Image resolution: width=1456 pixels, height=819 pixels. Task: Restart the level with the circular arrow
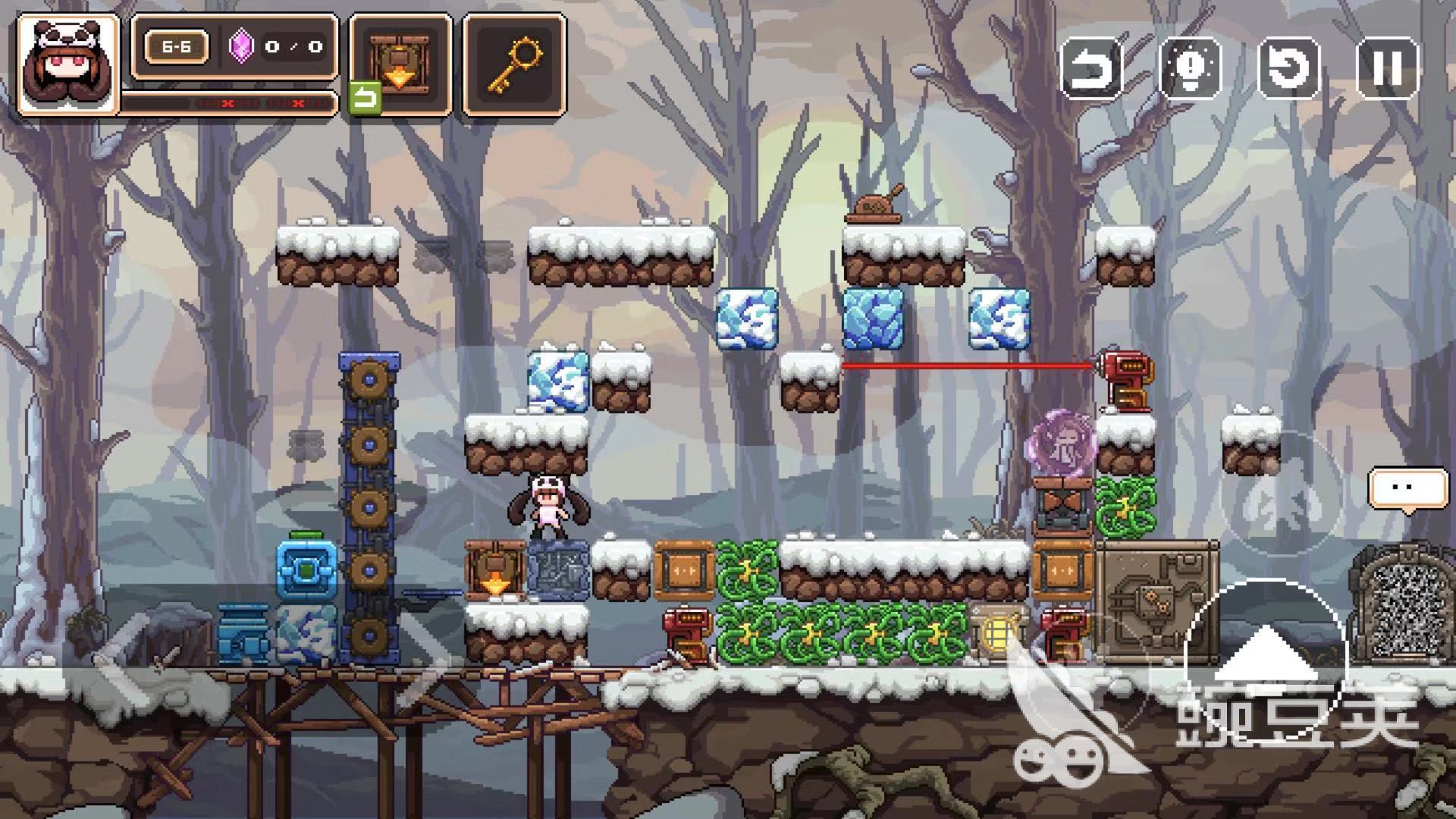[x=1288, y=68]
